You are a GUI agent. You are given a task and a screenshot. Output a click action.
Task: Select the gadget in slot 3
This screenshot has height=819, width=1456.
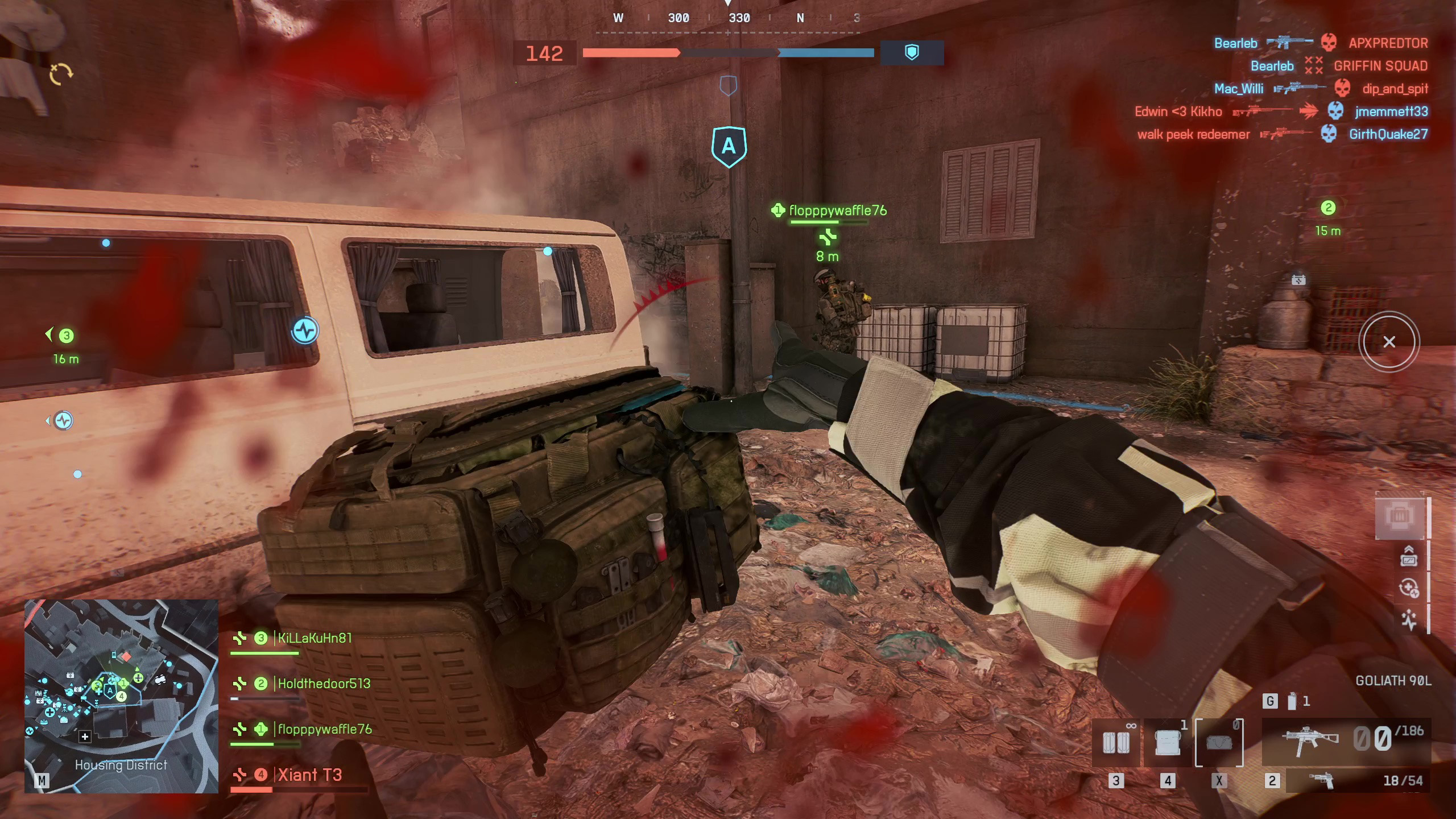[x=1116, y=743]
